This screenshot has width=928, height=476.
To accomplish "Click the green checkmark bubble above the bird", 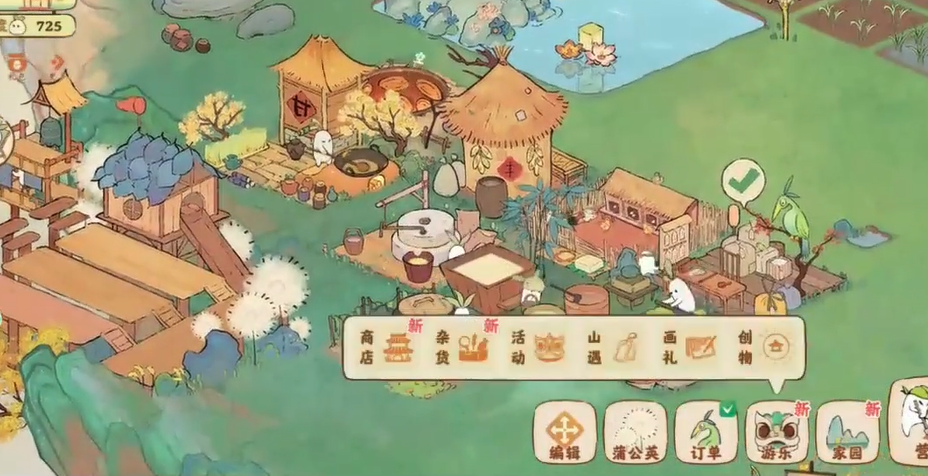I will (x=743, y=182).
